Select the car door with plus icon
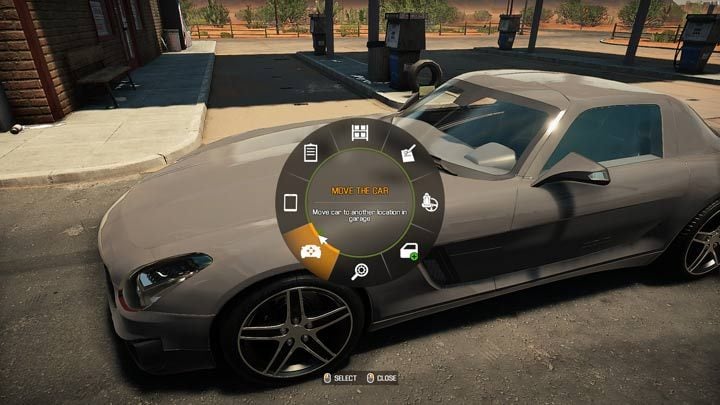 tap(410, 252)
